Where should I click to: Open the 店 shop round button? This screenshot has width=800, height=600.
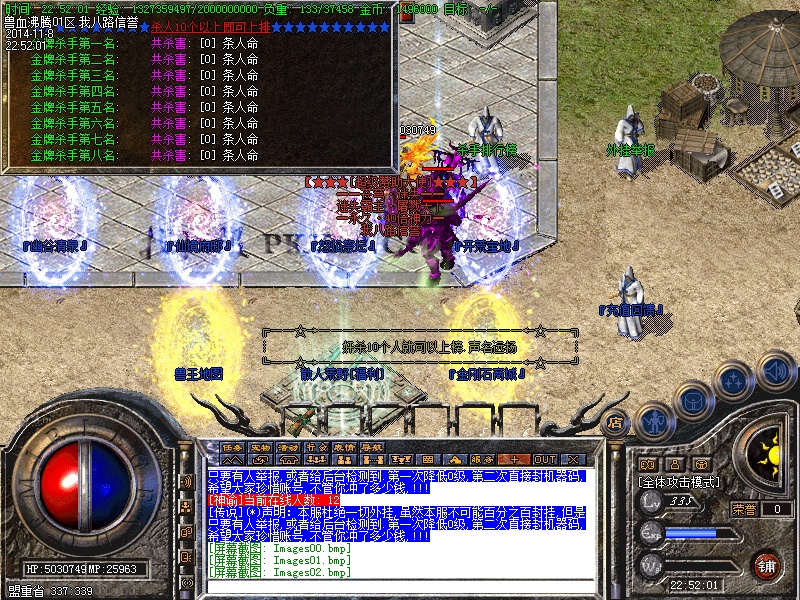(616, 423)
